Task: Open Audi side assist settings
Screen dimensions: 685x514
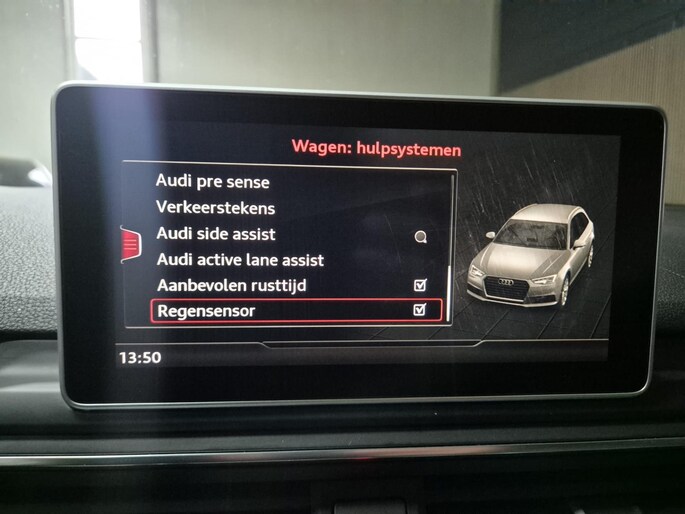Action: 216,234
